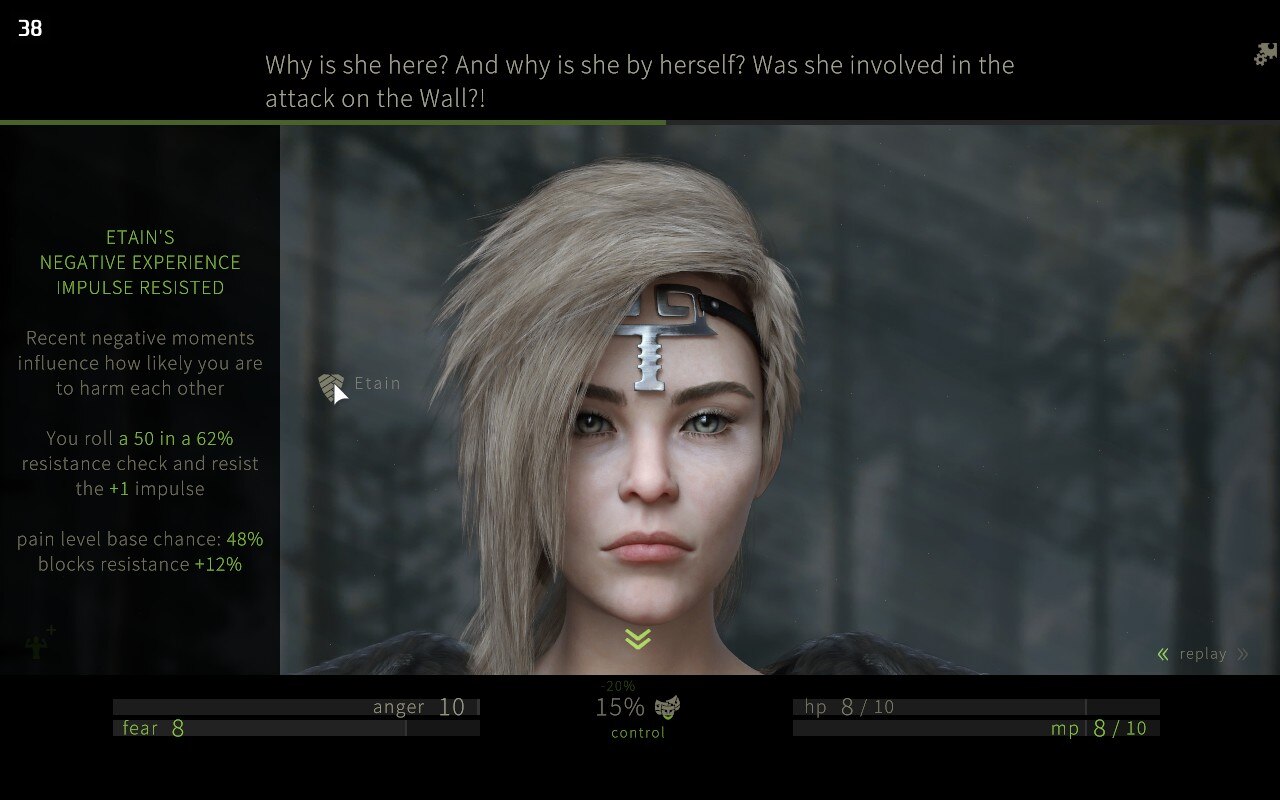The height and width of the screenshot is (800, 1280).
Task: Select the shield icon beside Etain
Action: [330, 386]
